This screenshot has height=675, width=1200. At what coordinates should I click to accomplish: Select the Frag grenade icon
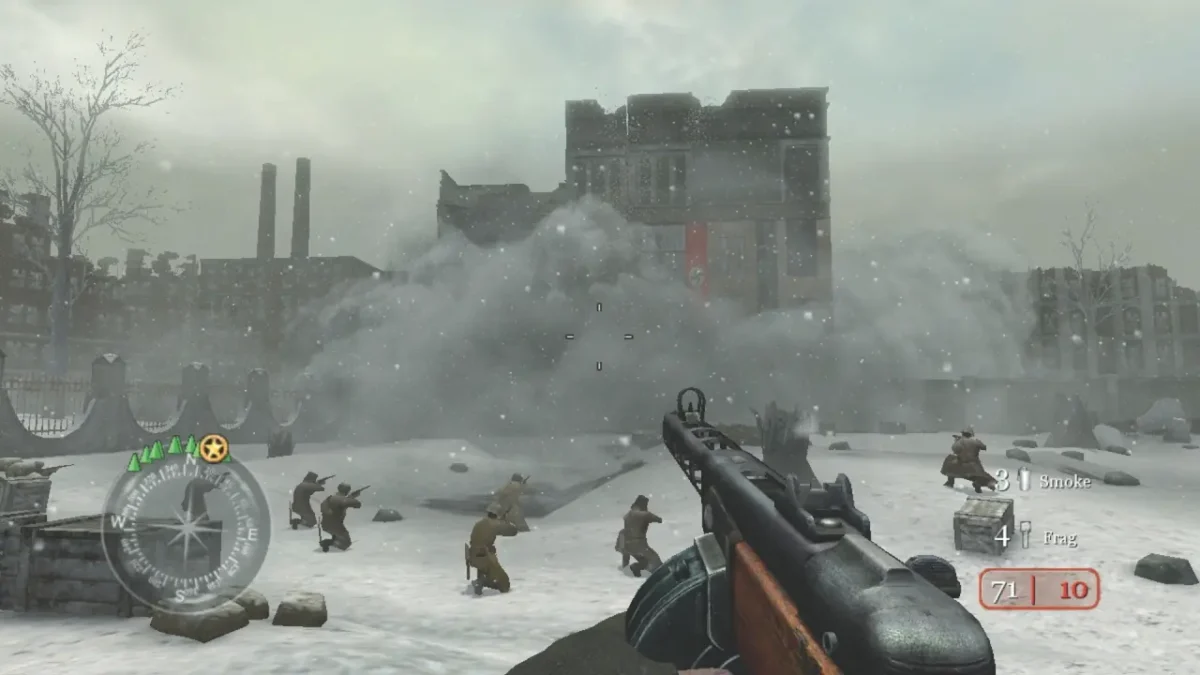click(x=1023, y=535)
